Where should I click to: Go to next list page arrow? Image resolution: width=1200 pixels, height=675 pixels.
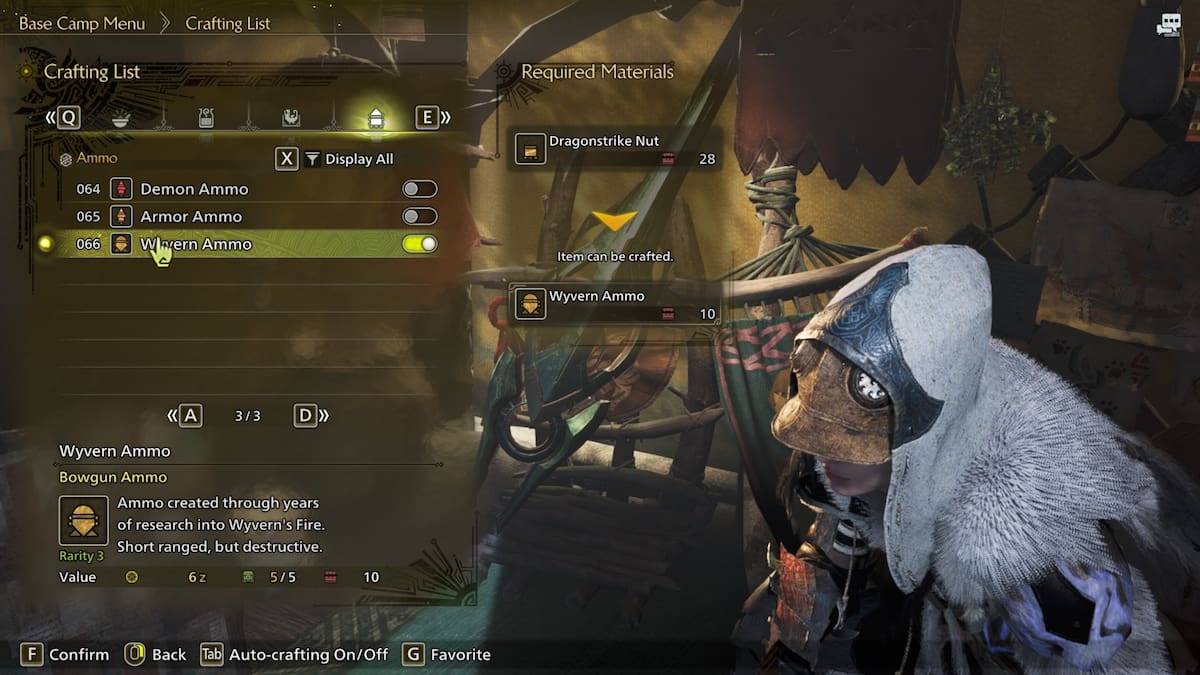point(311,416)
